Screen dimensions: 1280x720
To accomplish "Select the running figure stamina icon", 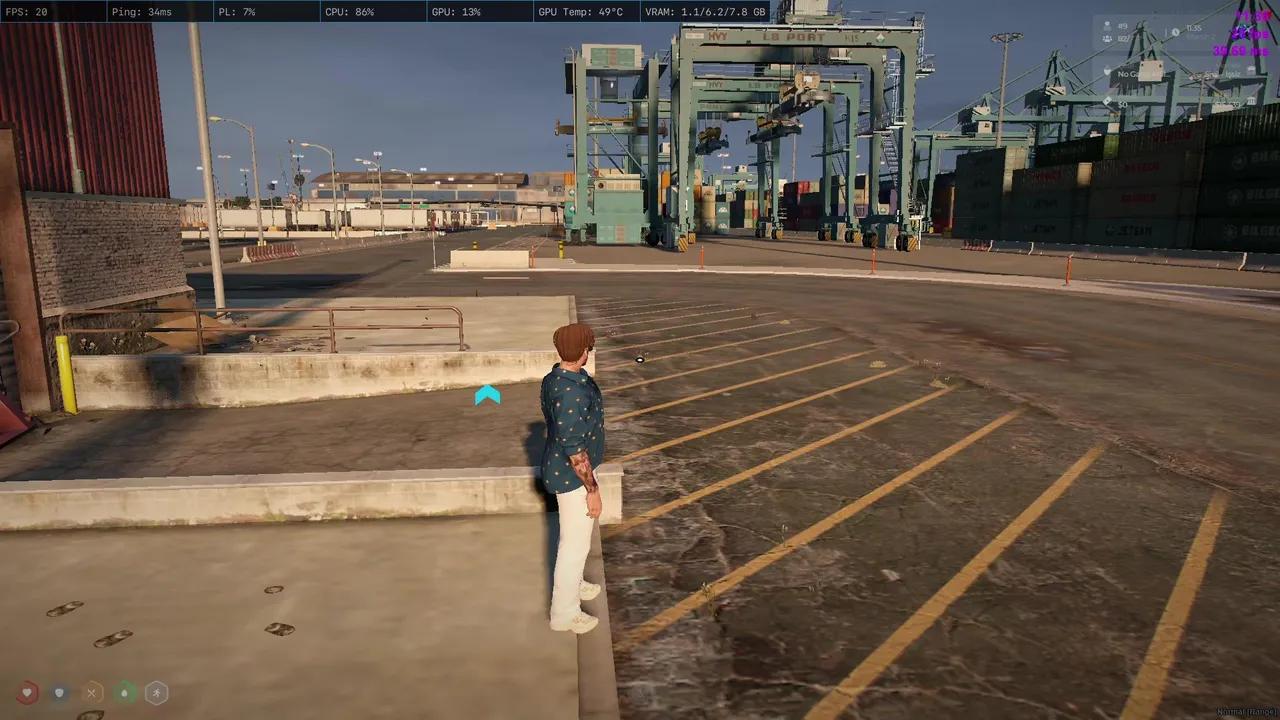I will click(x=156, y=692).
